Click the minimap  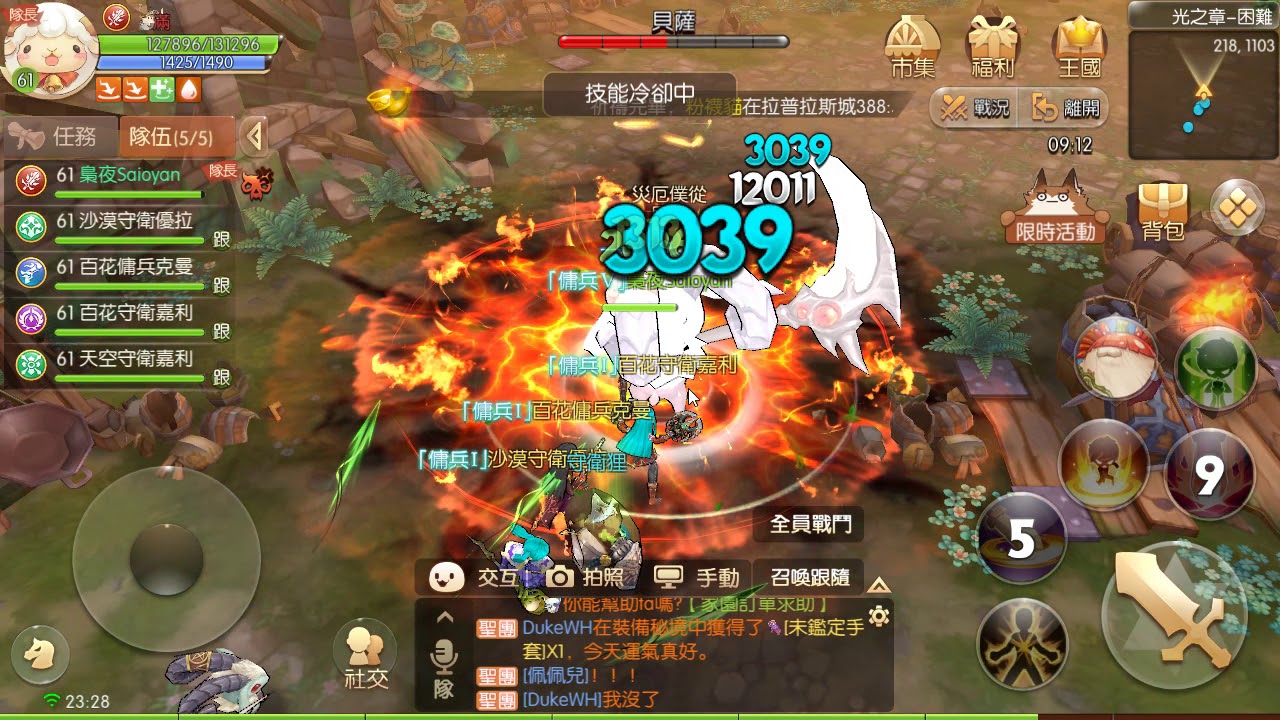(1203, 95)
